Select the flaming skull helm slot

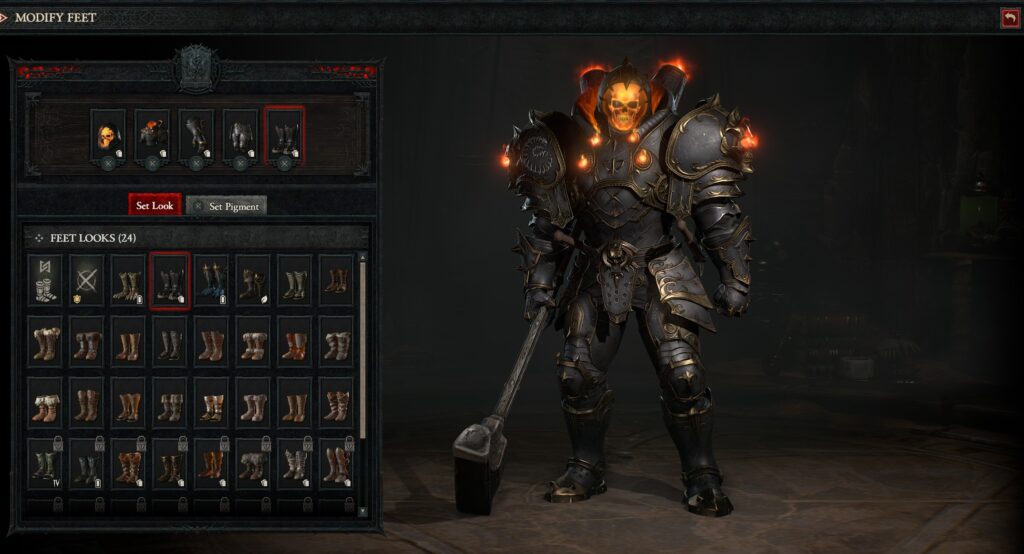tap(107, 136)
